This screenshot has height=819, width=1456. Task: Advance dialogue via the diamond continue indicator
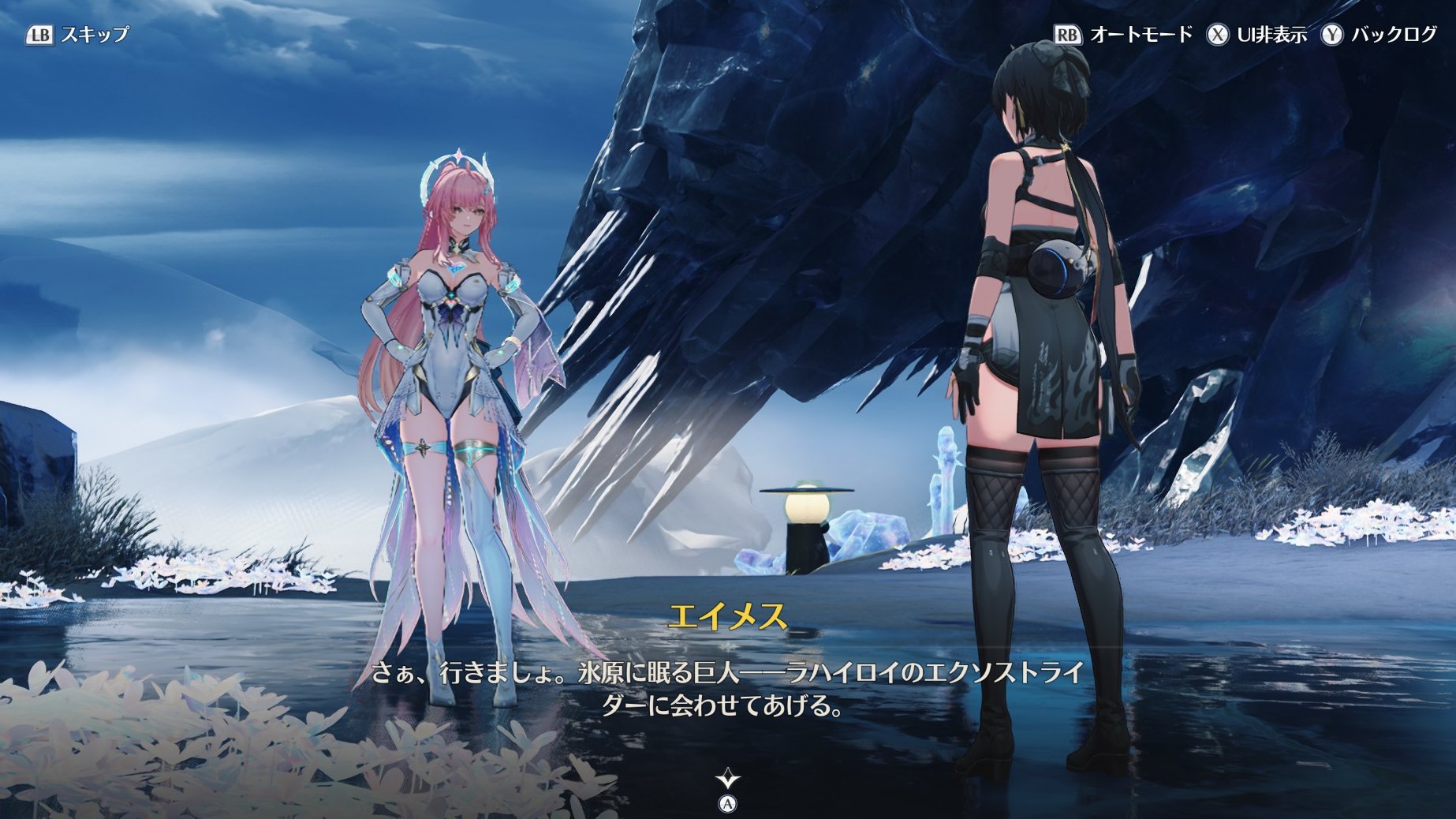click(727, 780)
